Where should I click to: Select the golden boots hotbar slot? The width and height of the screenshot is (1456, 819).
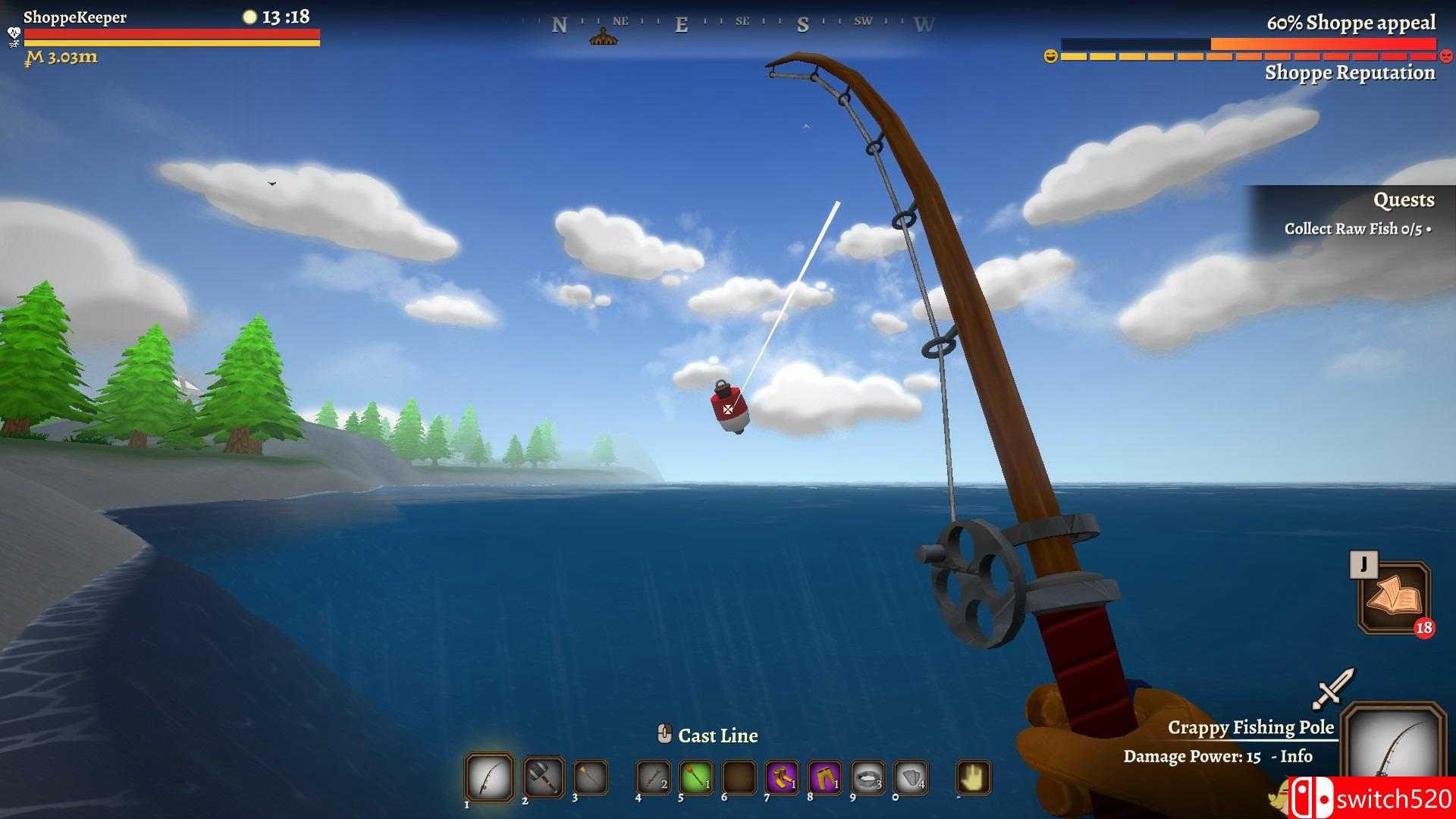click(782, 777)
